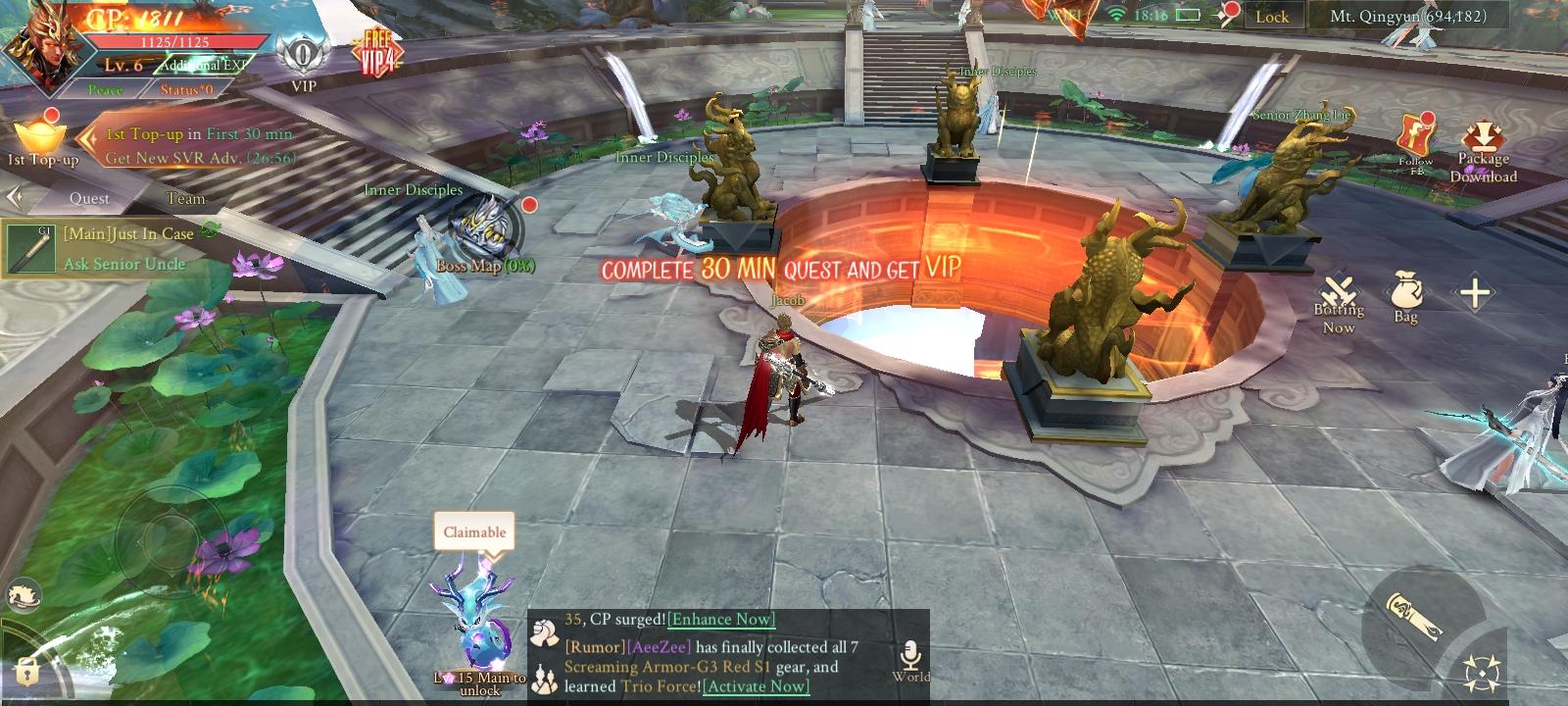
Task: Select the World voice chat microphone
Action: [x=909, y=652]
